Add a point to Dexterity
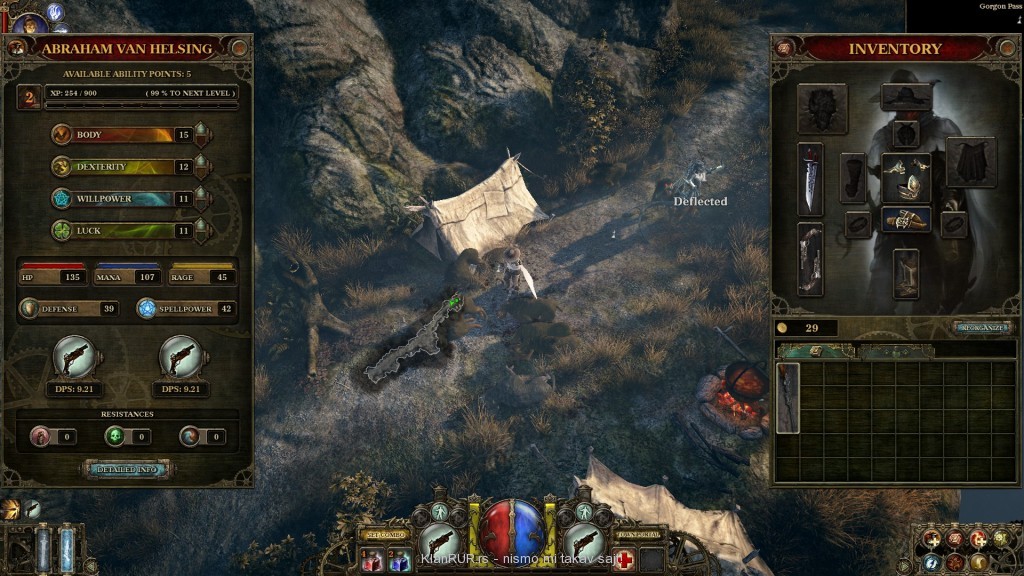Viewport: 1024px width, 576px height. pos(201,166)
